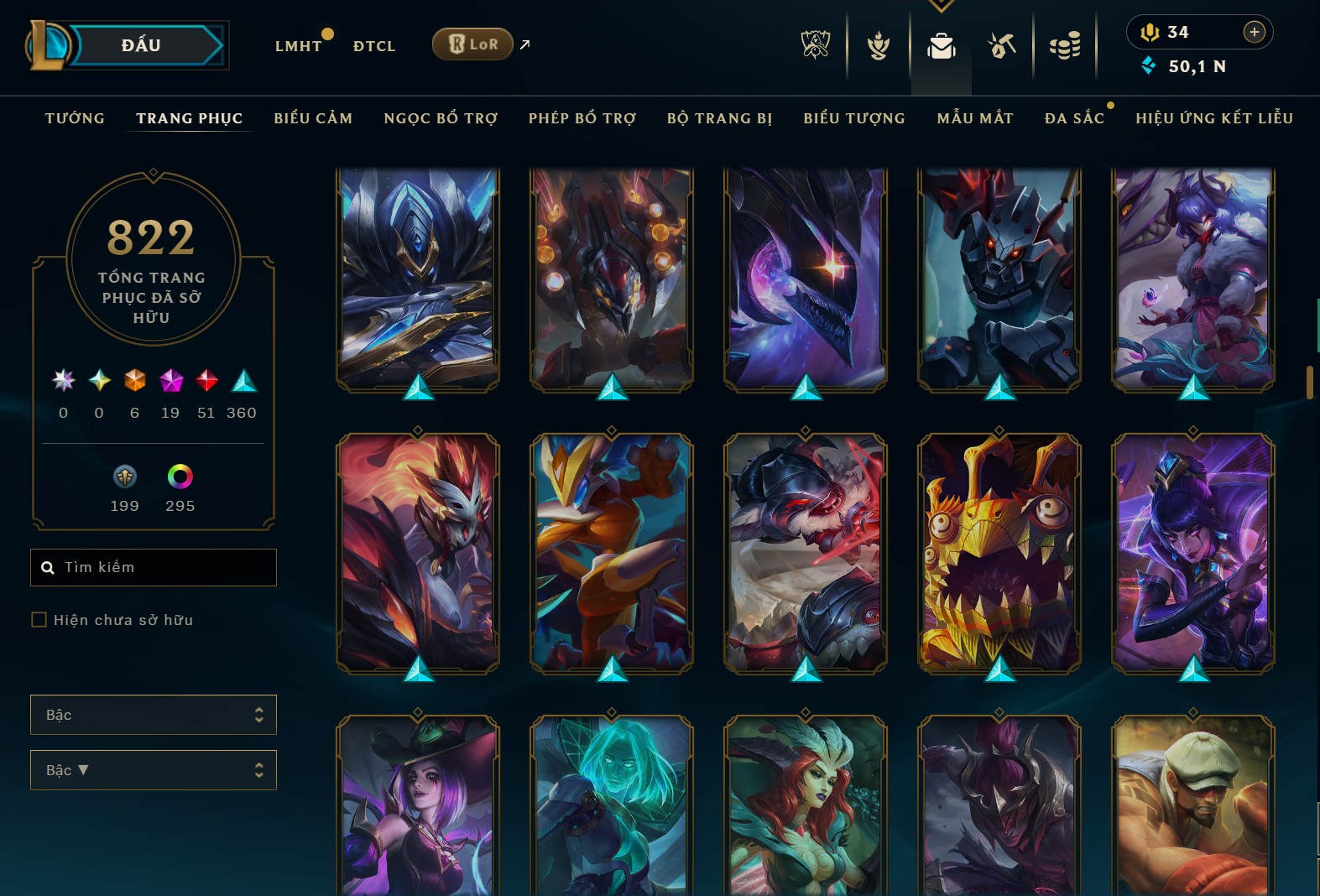Open the Bậc filter dropdown without arrow
This screenshot has width=1320, height=896.
[154, 715]
